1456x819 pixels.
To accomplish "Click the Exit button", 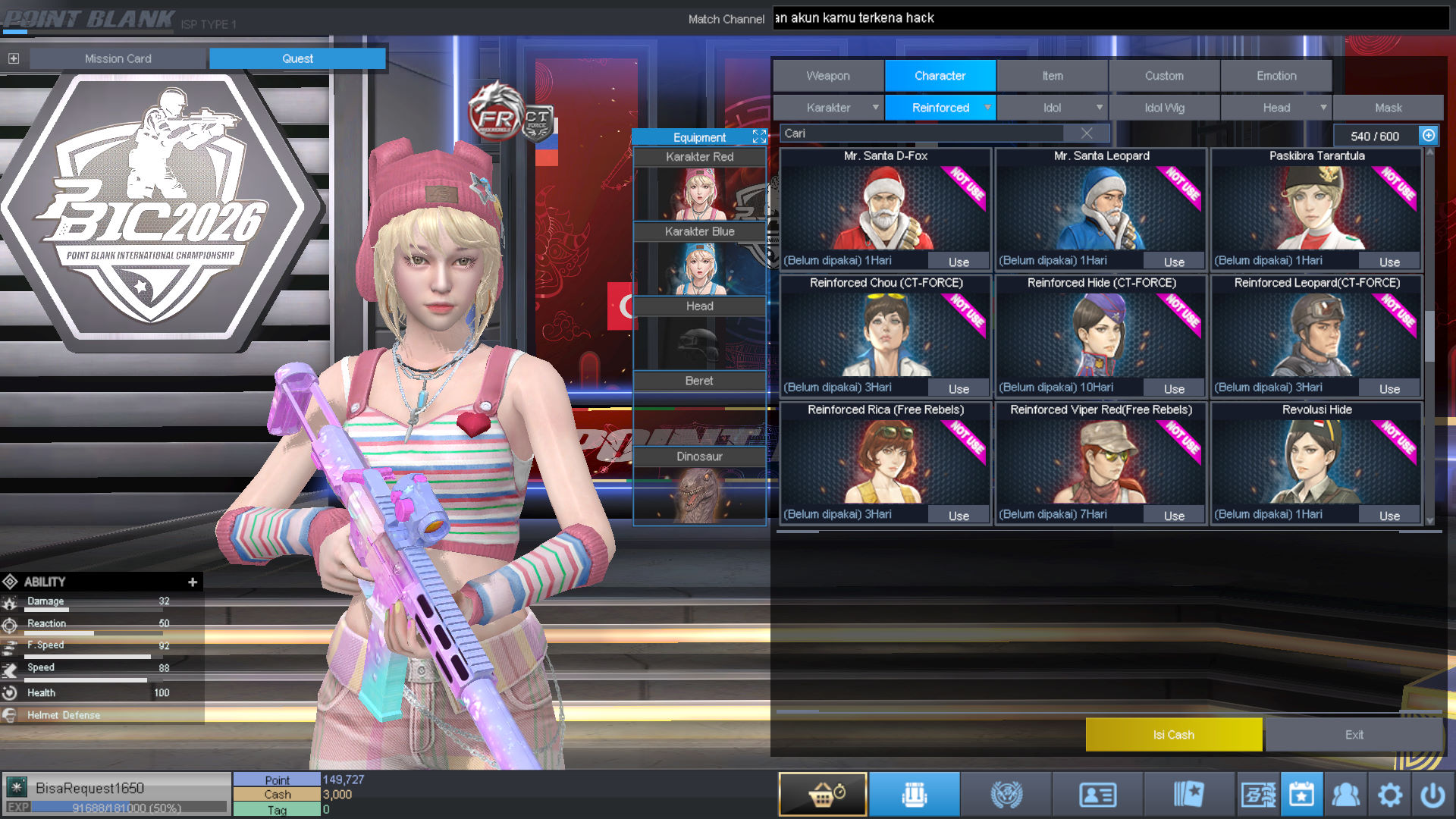I will (x=1354, y=734).
